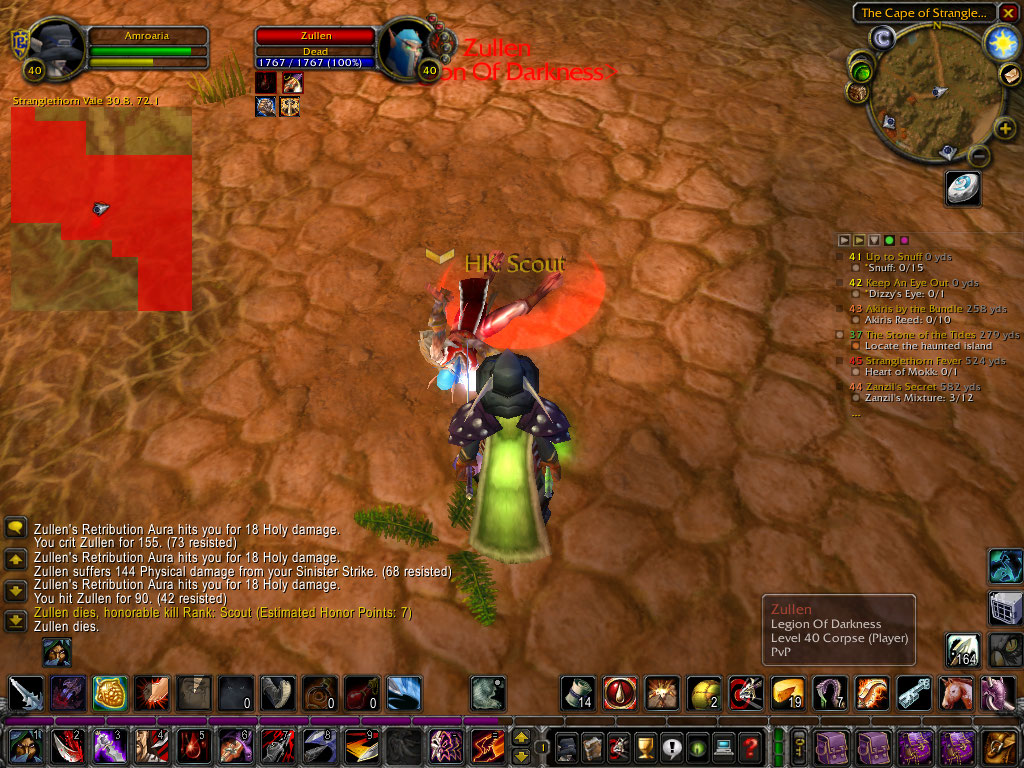Image resolution: width=1024 pixels, height=768 pixels.
Task: Zoom out the minimap with minus button
Action: (x=980, y=156)
